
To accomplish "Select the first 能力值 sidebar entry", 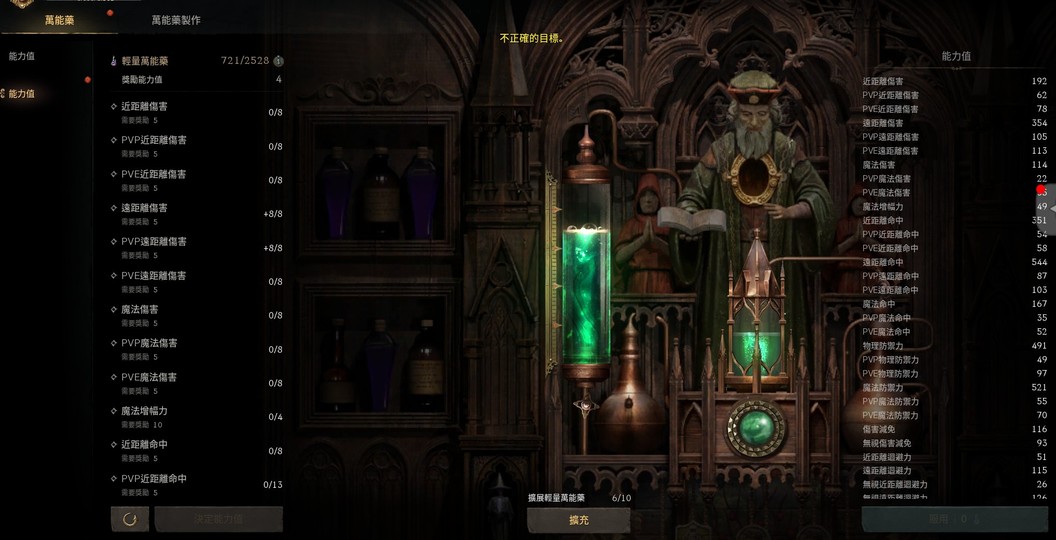I will point(22,57).
